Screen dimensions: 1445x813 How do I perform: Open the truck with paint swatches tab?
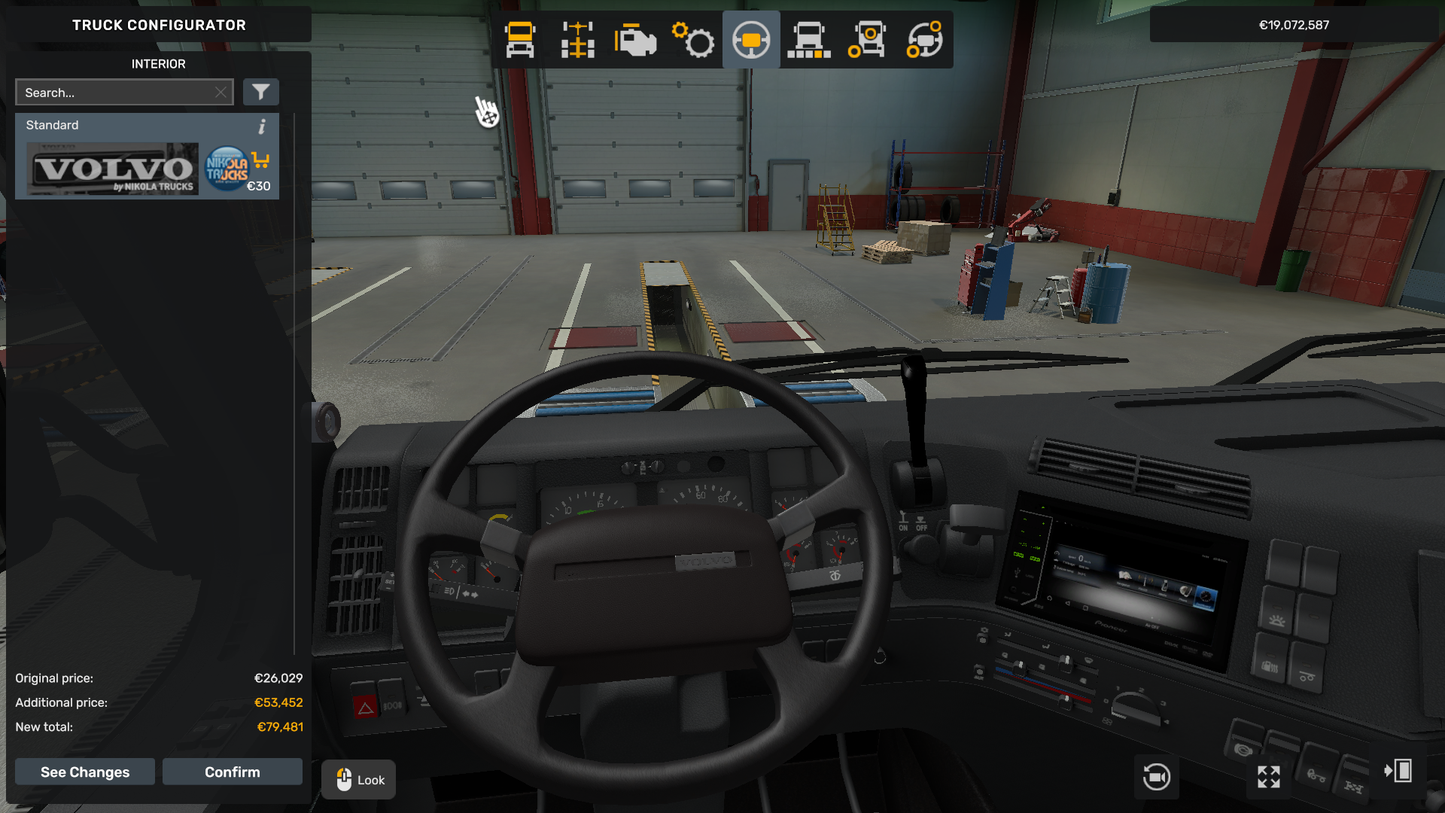(809, 40)
